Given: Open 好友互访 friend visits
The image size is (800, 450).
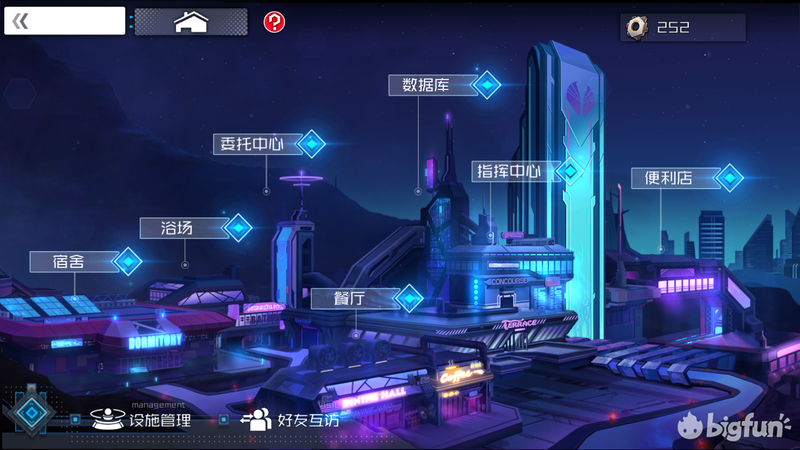Looking at the screenshot, I should pos(291,420).
